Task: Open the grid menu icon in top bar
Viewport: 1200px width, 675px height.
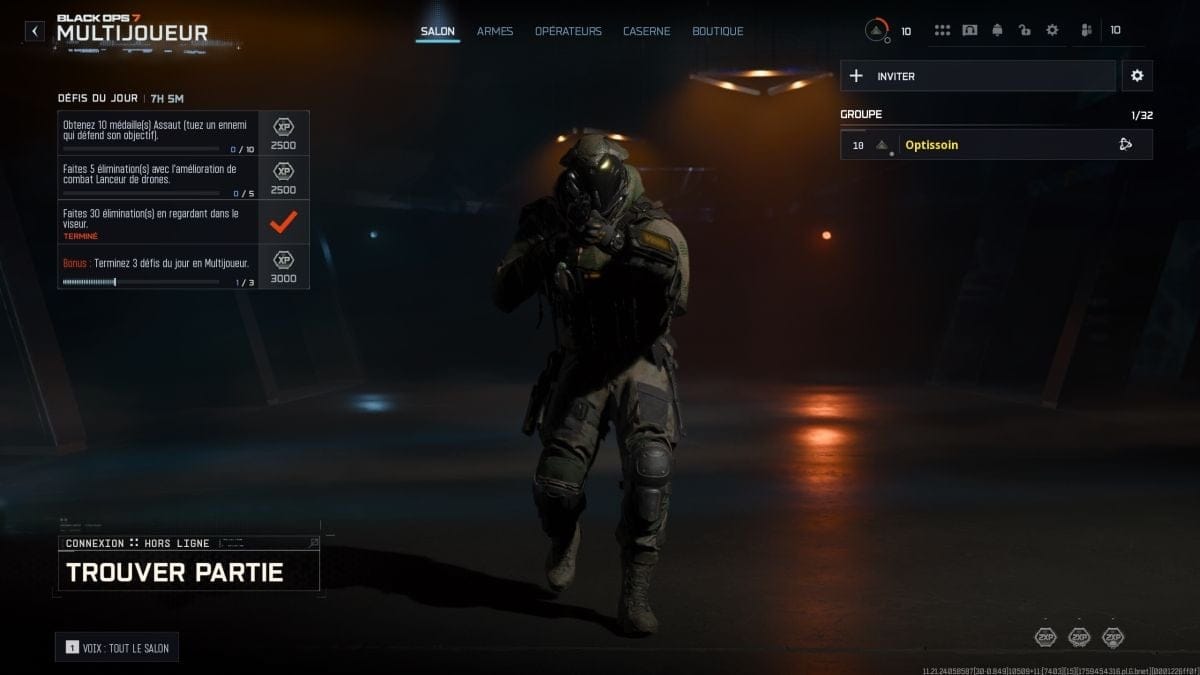Action: (x=942, y=31)
